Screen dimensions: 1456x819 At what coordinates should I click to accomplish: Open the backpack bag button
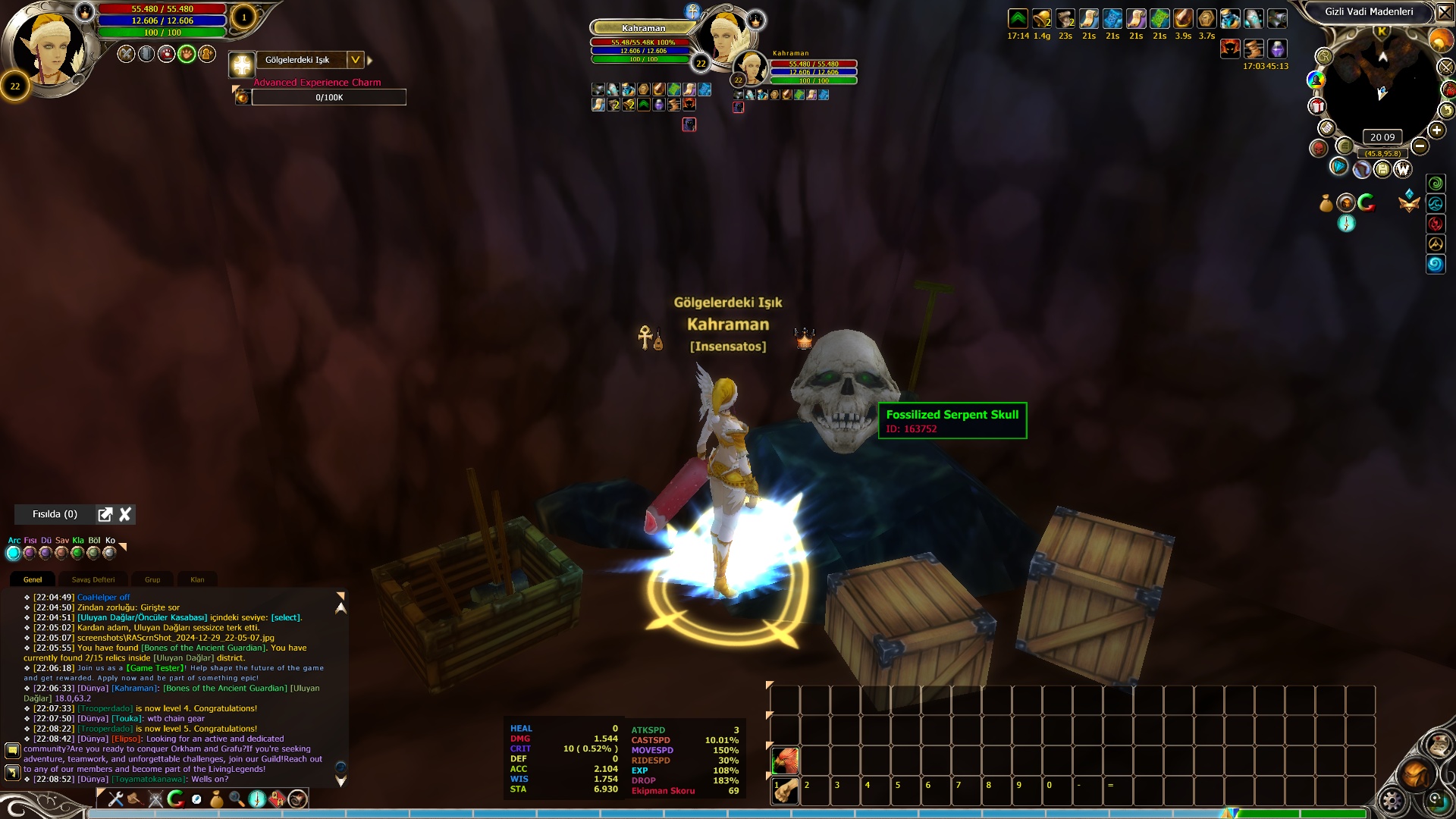(1416, 774)
